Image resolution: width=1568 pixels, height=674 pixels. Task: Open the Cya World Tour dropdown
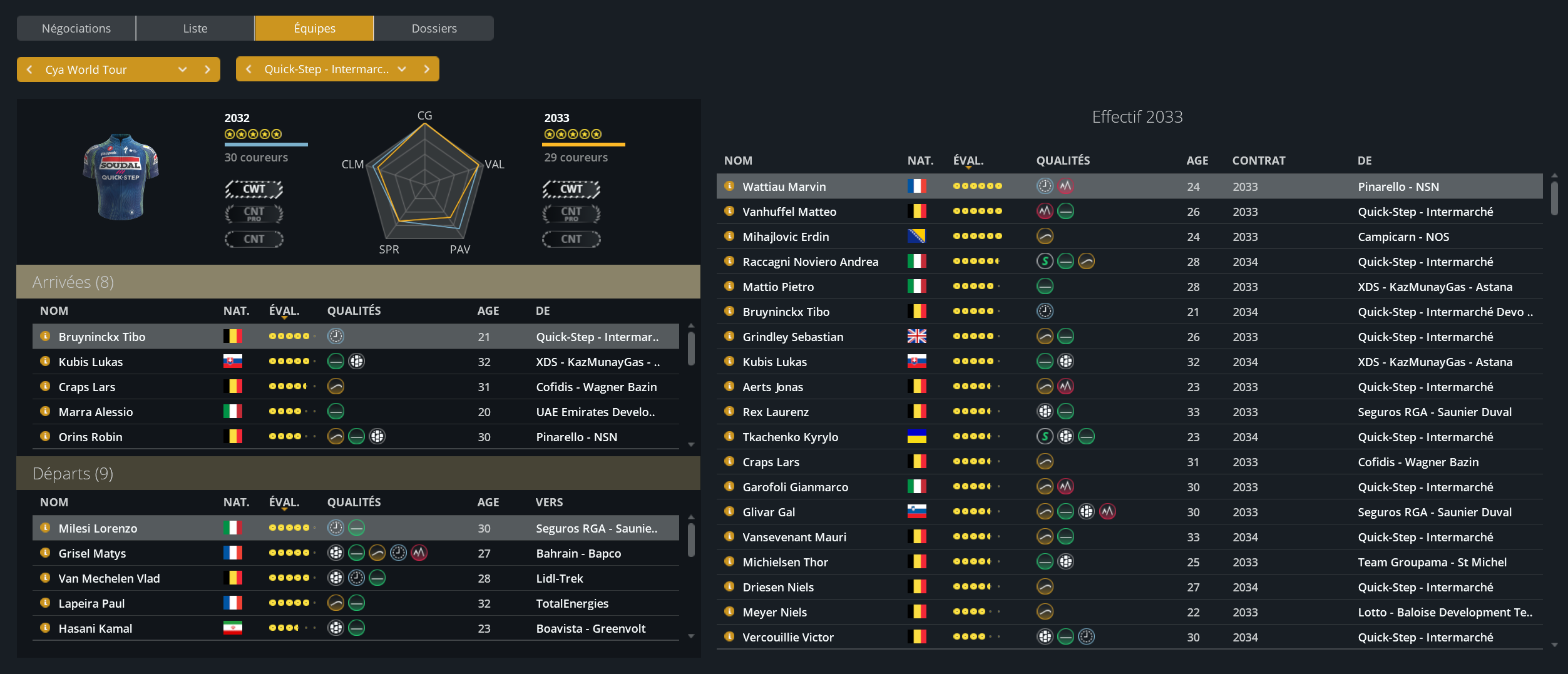[182, 69]
